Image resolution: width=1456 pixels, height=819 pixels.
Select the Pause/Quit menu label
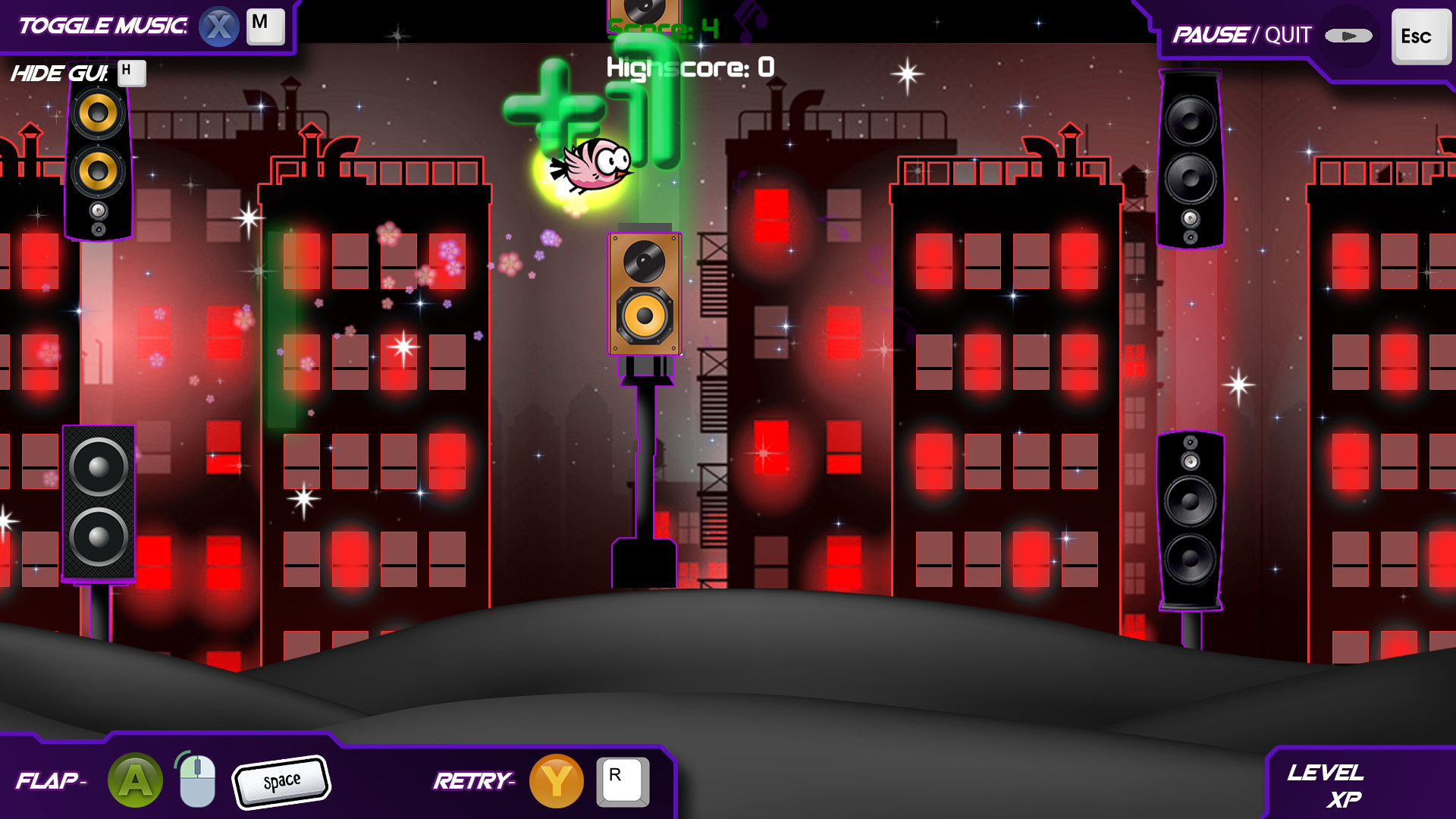pos(1242,34)
